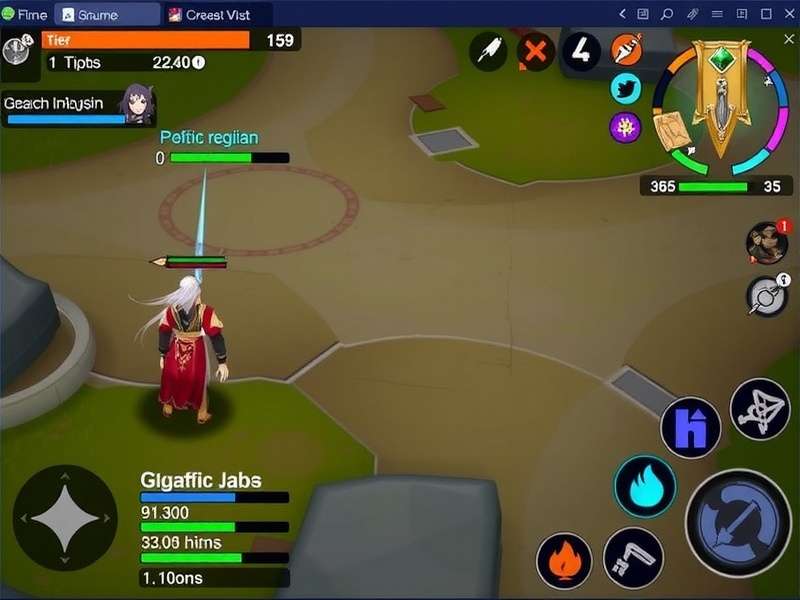Switch to the Creast Vist tab
This screenshot has width=800, height=600.
(214, 14)
